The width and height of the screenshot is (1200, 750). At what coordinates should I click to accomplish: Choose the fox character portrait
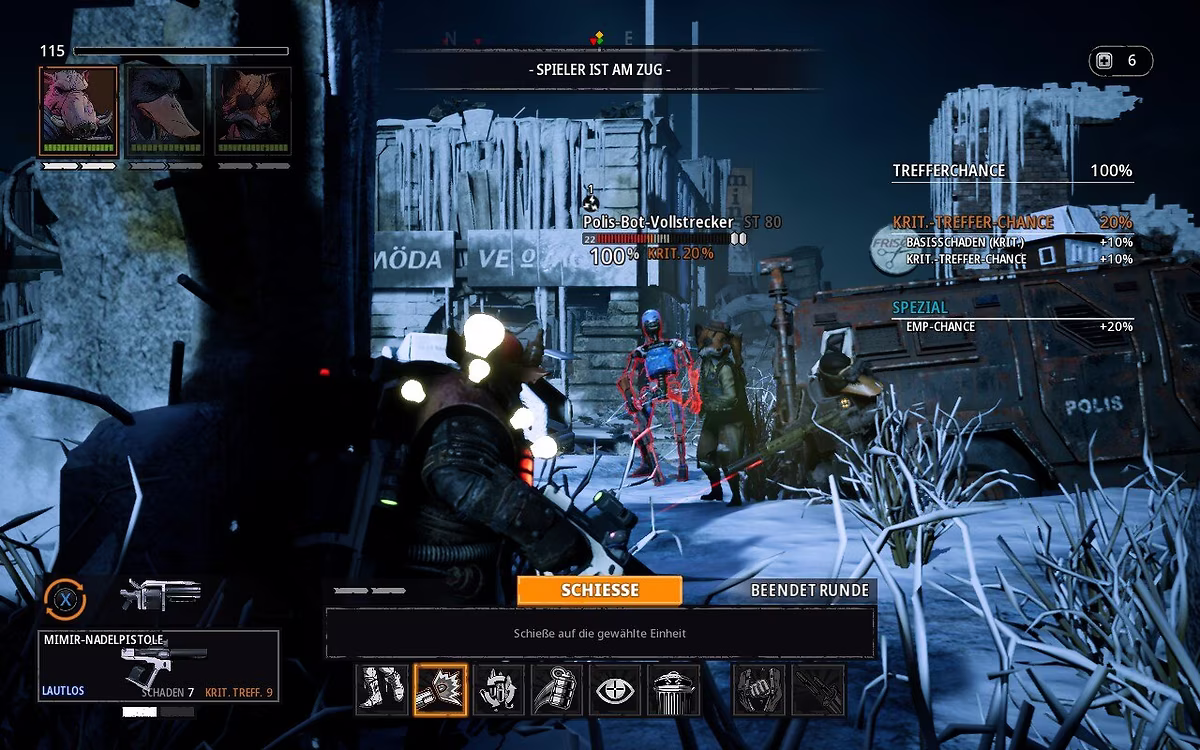[252, 111]
